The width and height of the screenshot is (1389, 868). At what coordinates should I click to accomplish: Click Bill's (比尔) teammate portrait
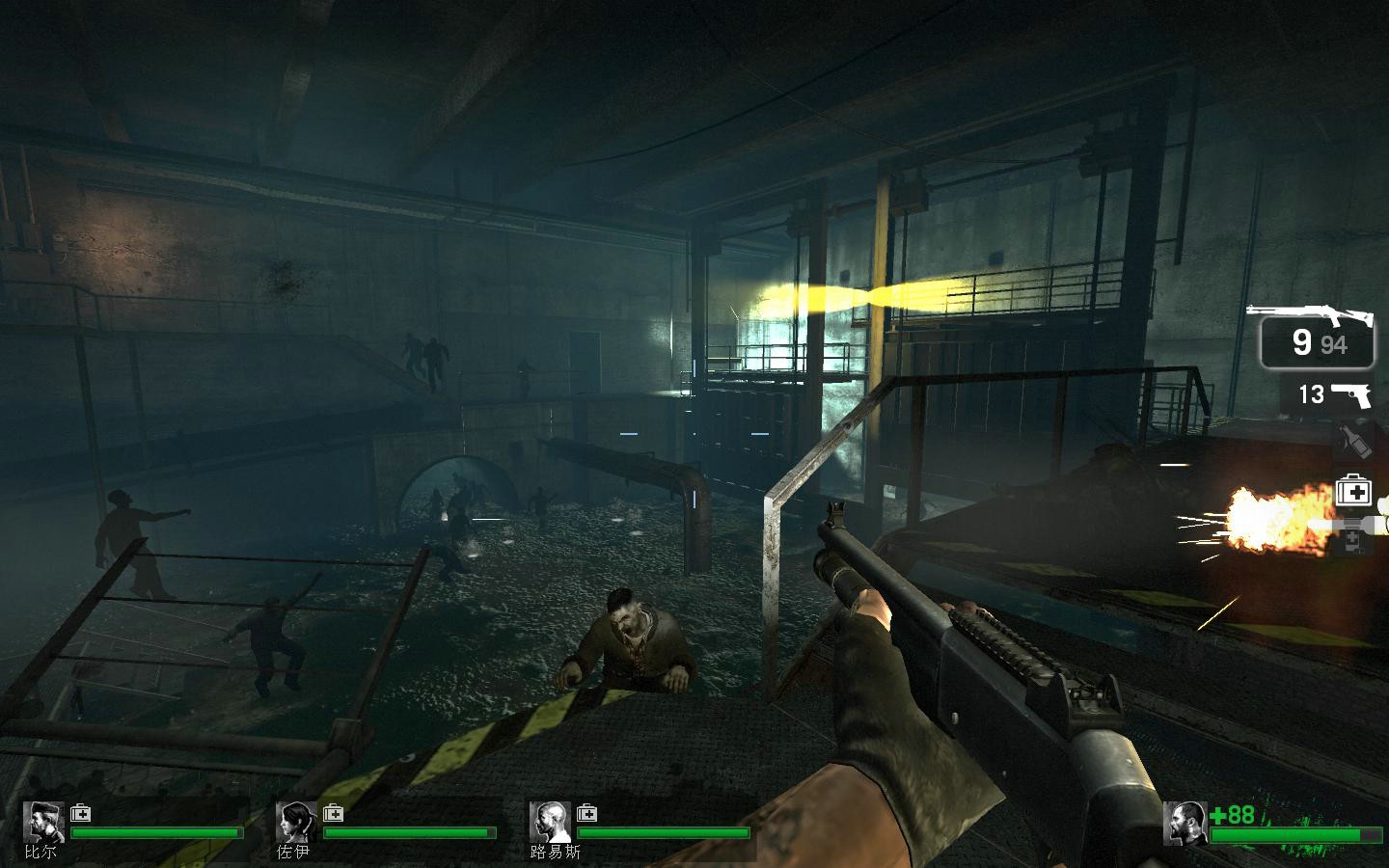43,823
